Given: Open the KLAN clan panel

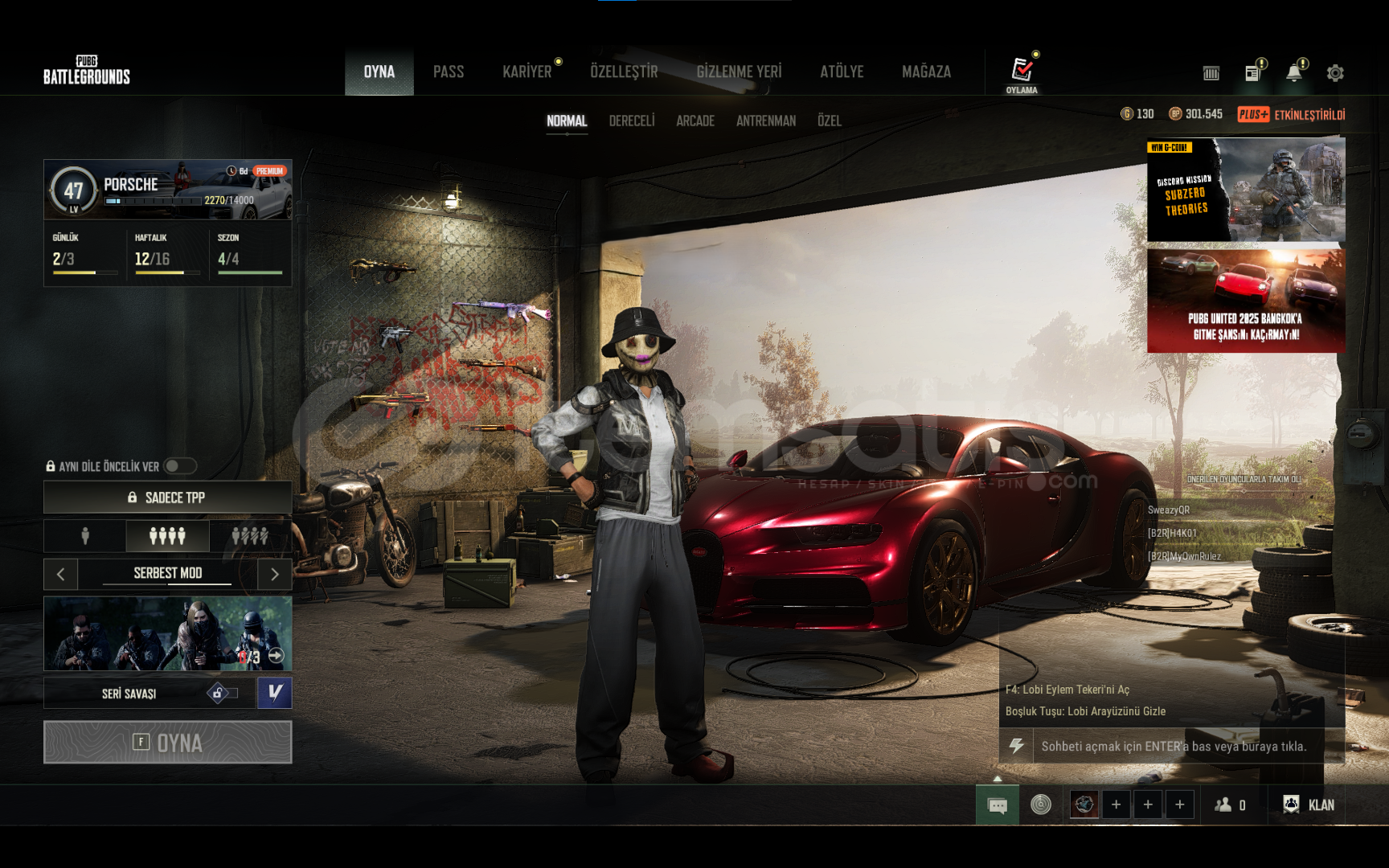Looking at the screenshot, I should [1309, 805].
